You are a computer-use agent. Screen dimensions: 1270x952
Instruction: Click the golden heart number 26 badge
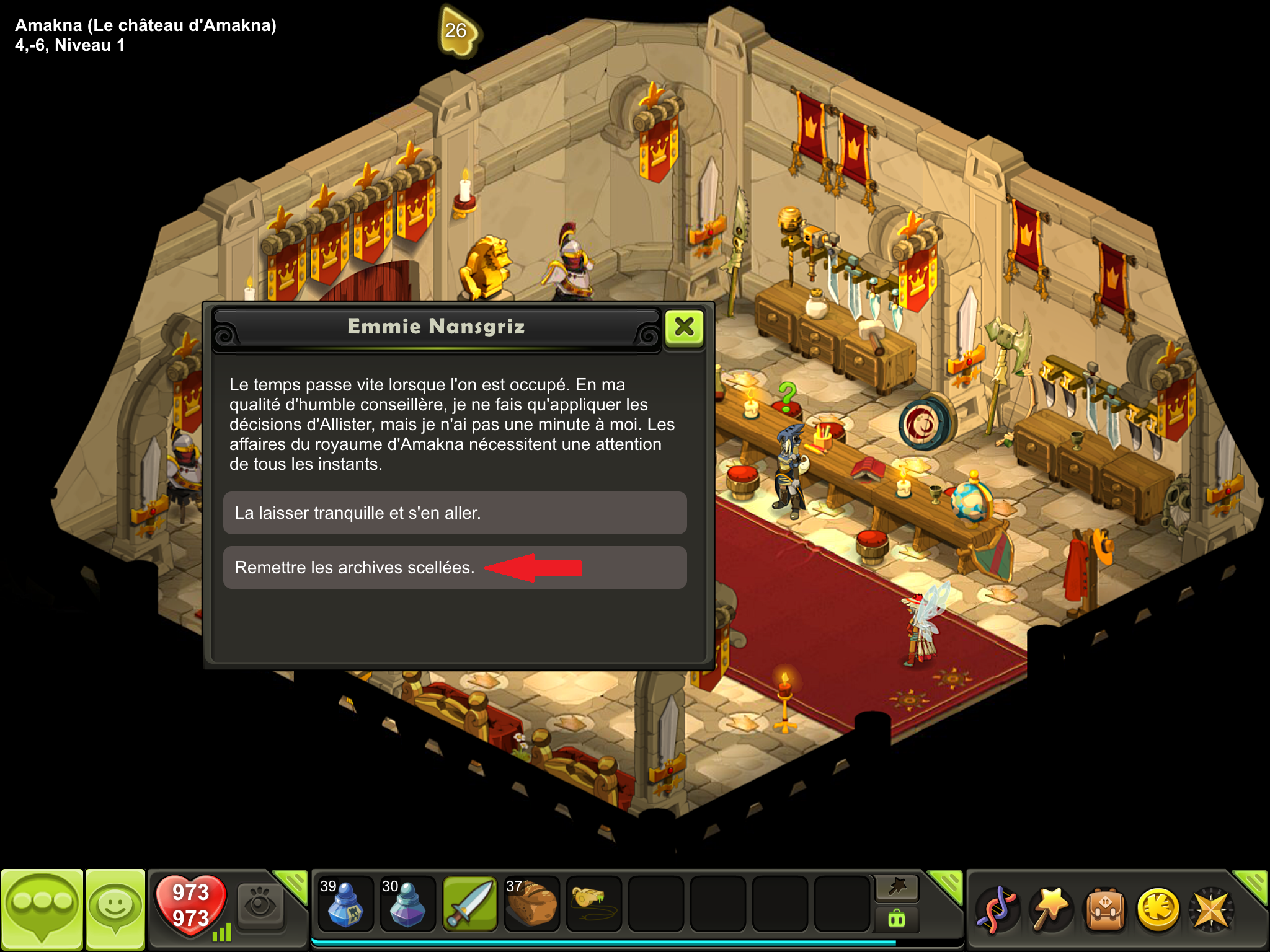pyautogui.click(x=458, y=31)
